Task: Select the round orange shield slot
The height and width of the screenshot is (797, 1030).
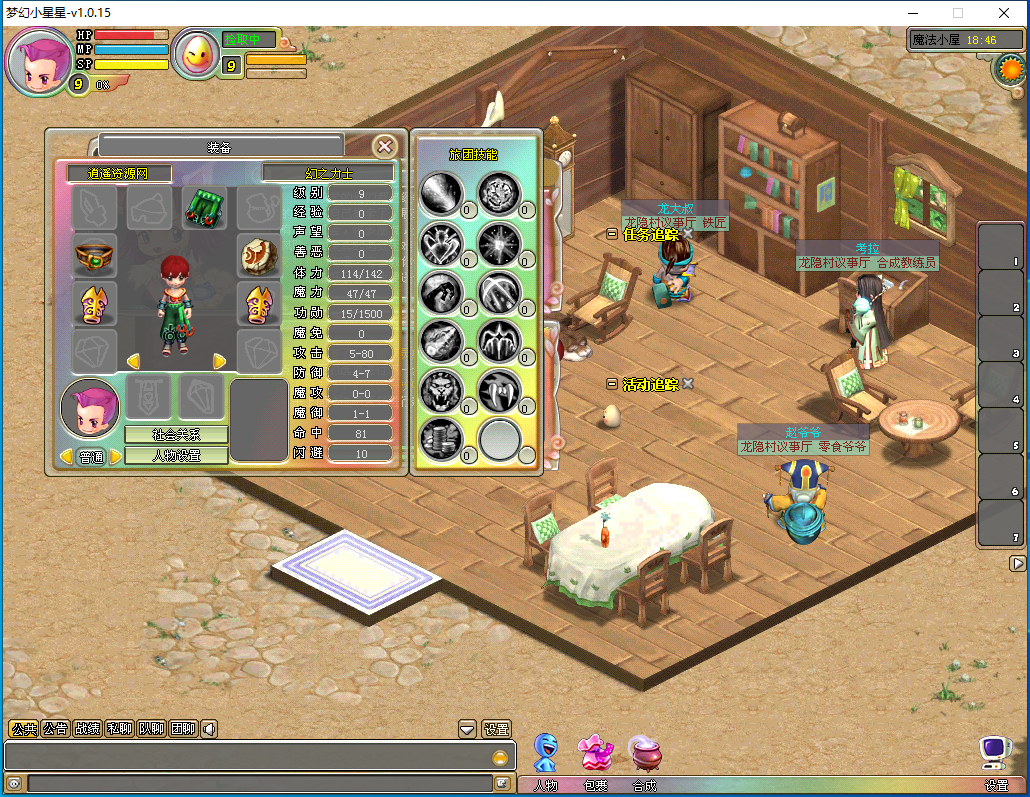Action: coord(259,257)
